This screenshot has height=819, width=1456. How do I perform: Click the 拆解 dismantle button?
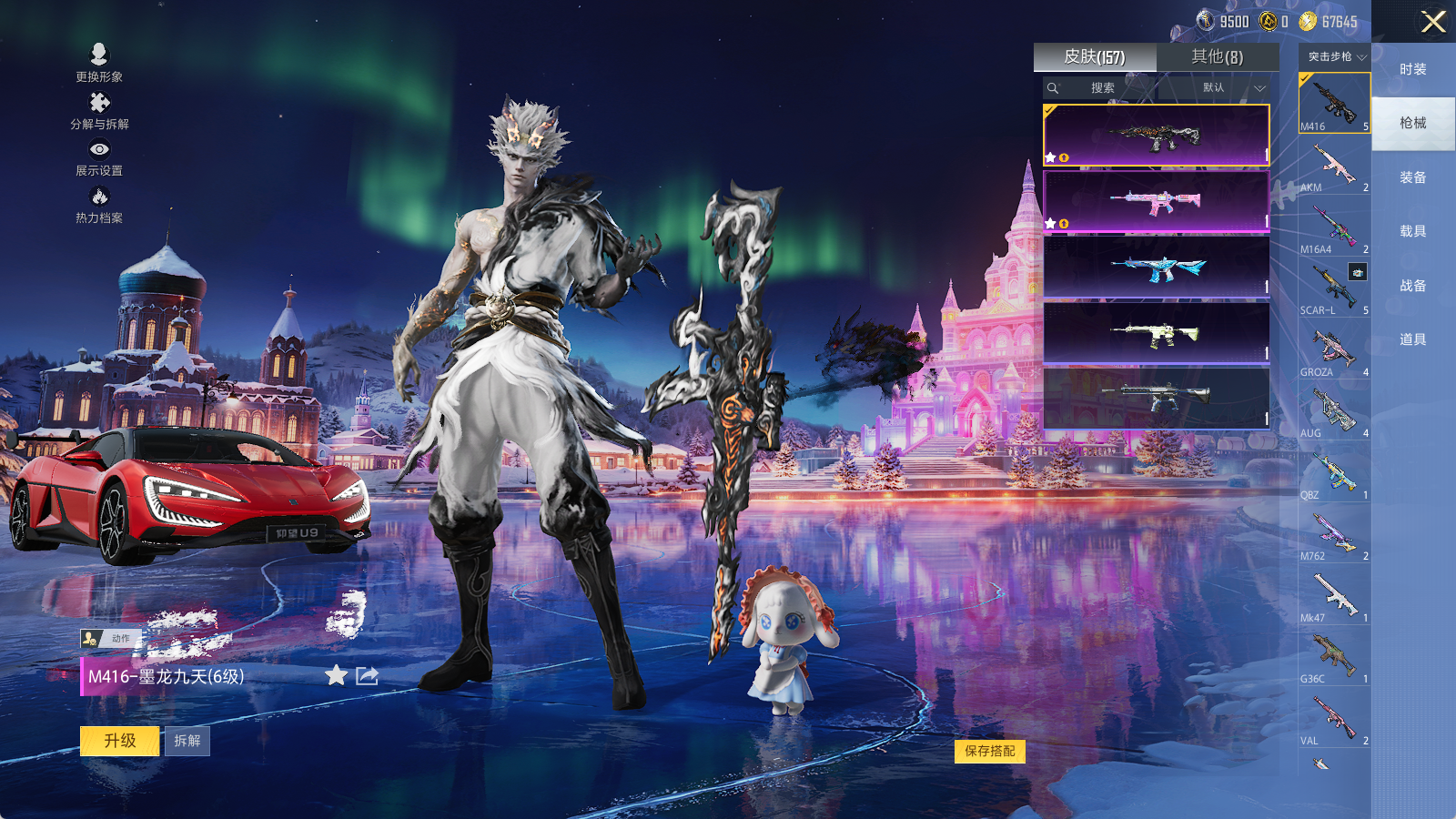point(187,741)
